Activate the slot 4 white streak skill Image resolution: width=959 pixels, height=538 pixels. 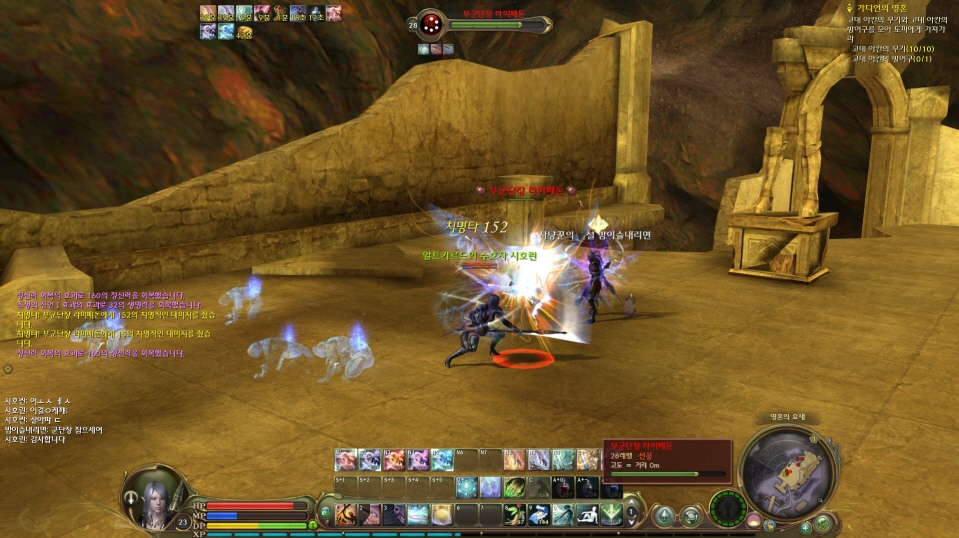[x=418, y=514]
